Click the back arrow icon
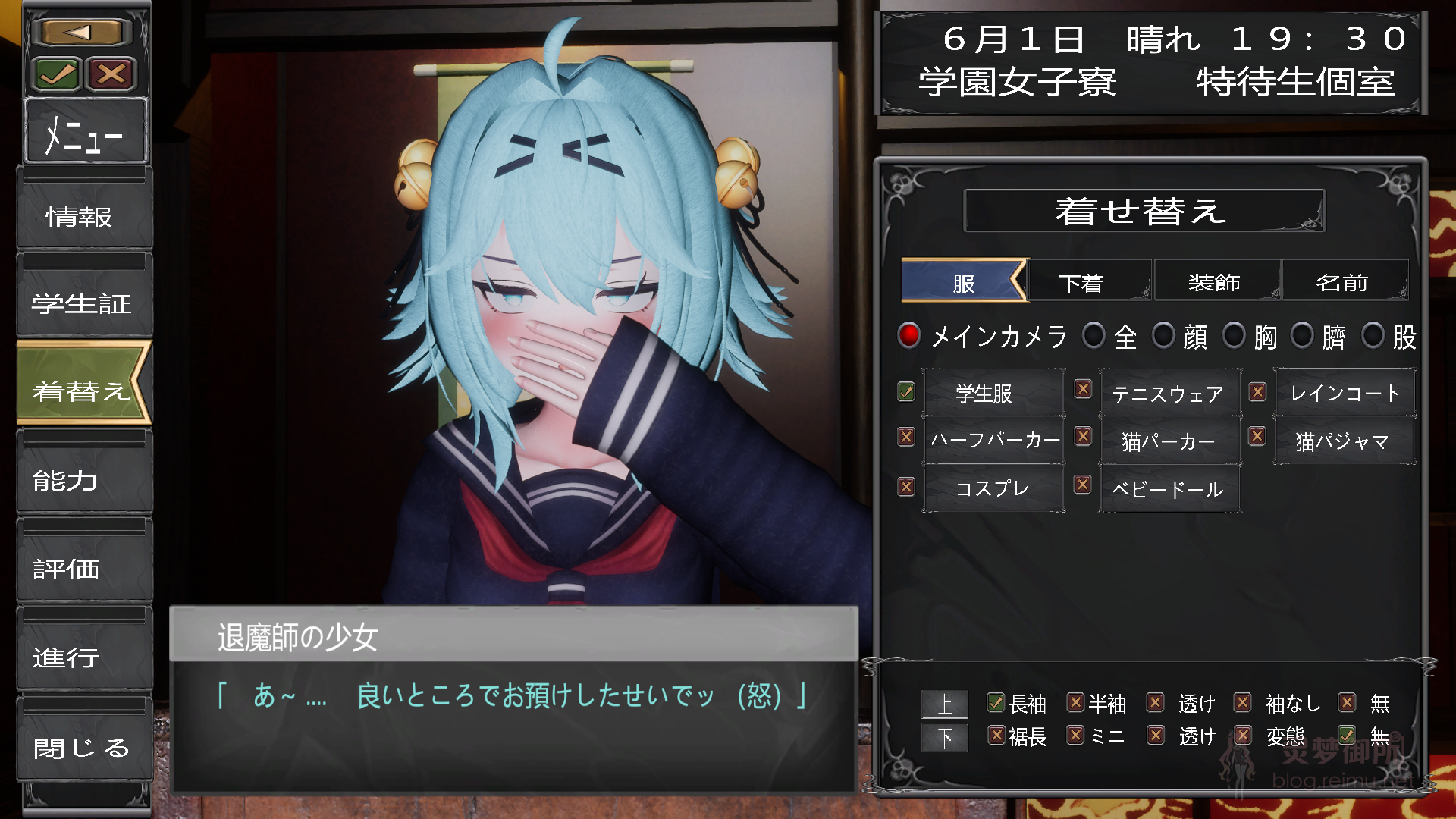This screenshot has height=819, width=1456. (82, 31)
